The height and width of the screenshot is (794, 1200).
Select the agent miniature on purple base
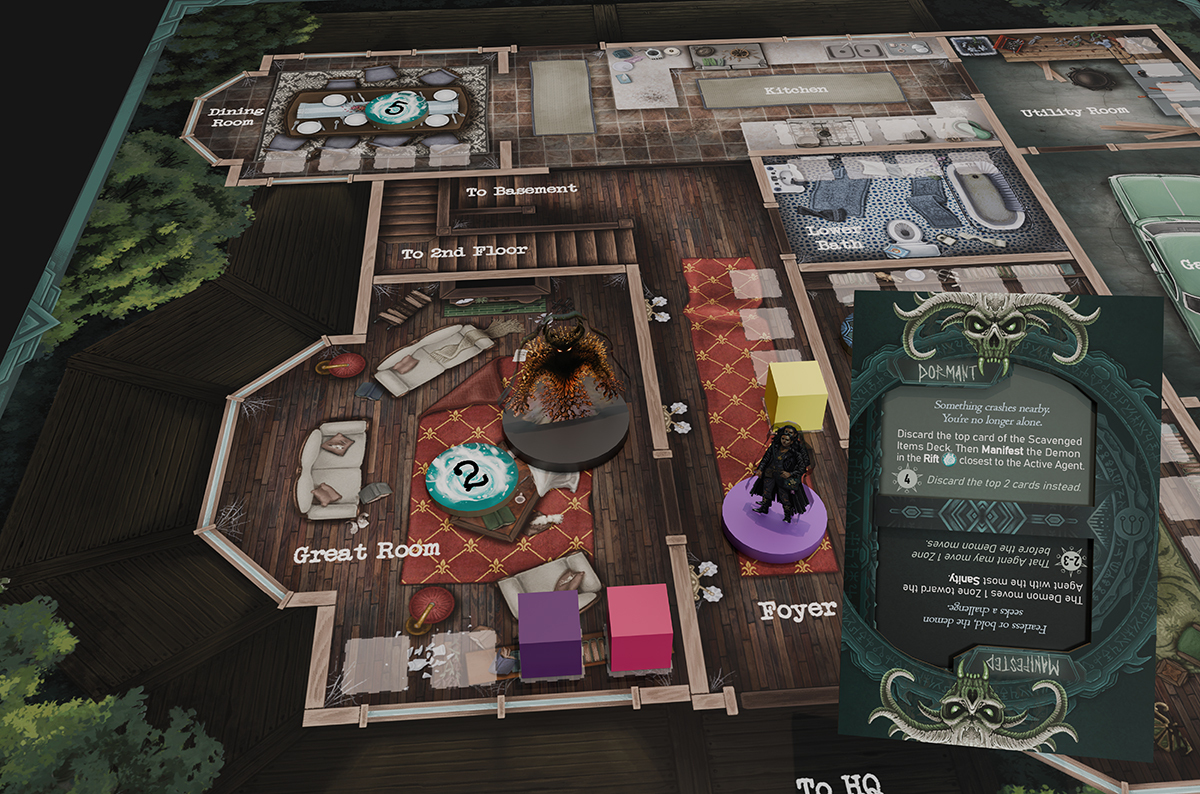[x=778, y=499]
